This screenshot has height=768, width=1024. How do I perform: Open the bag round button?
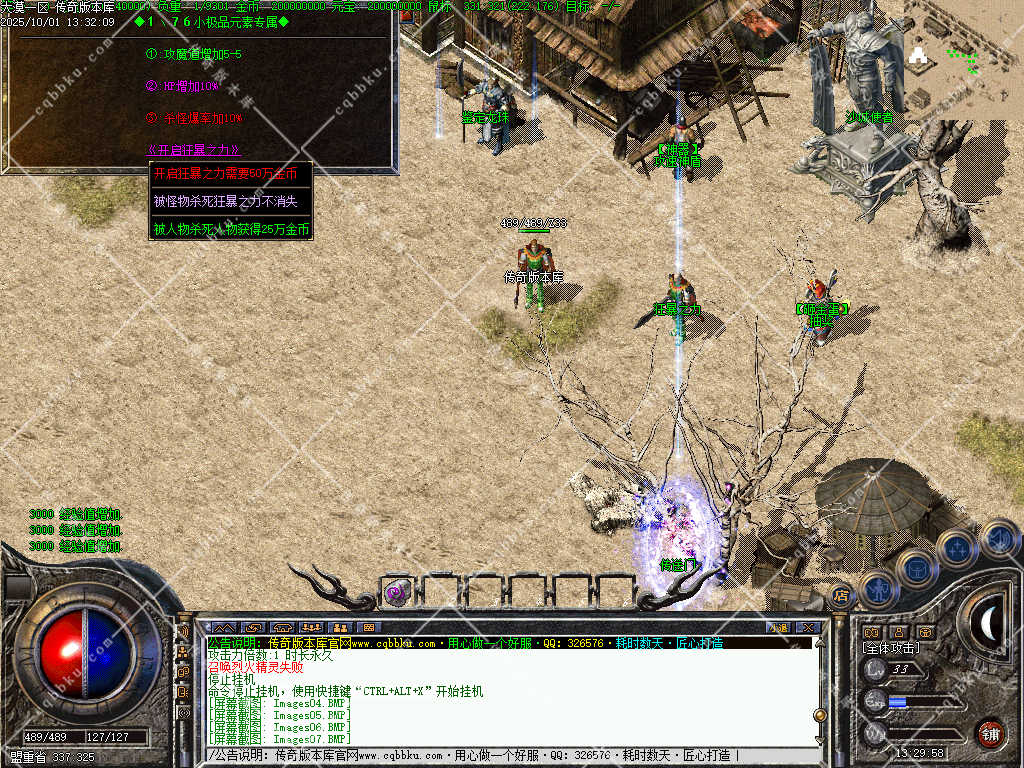[916, 567]
